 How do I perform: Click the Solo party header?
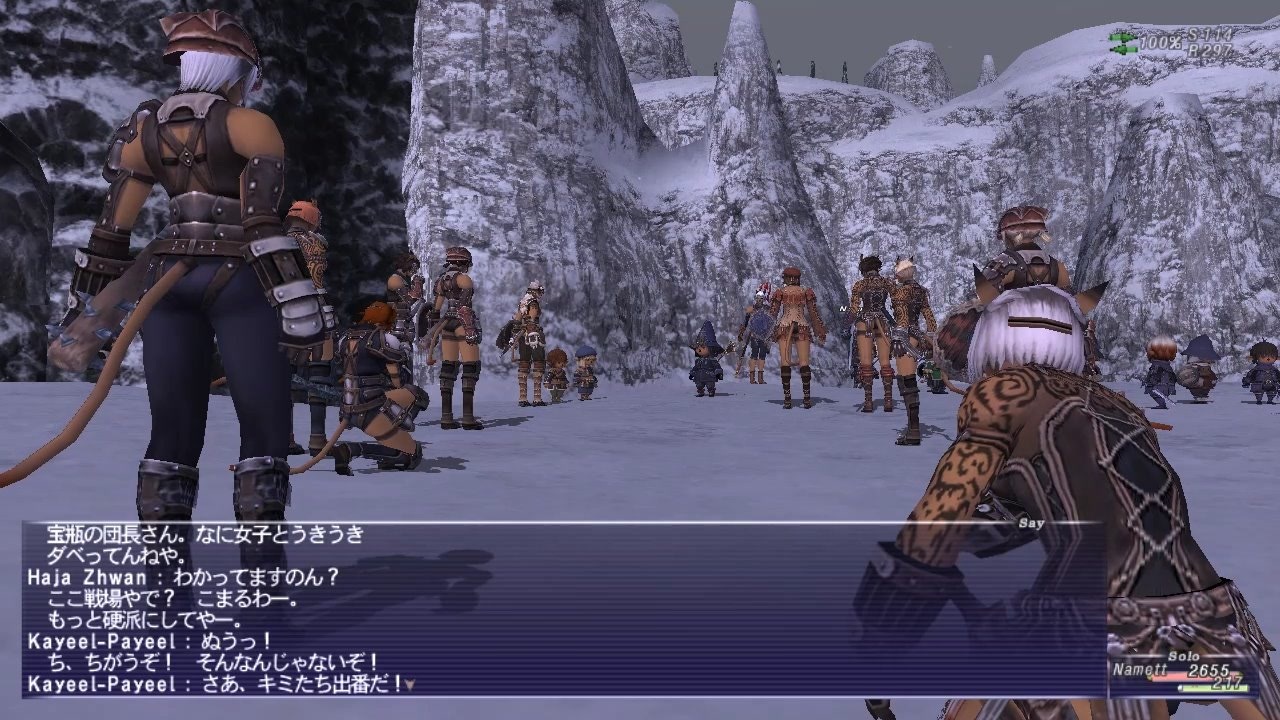click(x=1183, y=656)
